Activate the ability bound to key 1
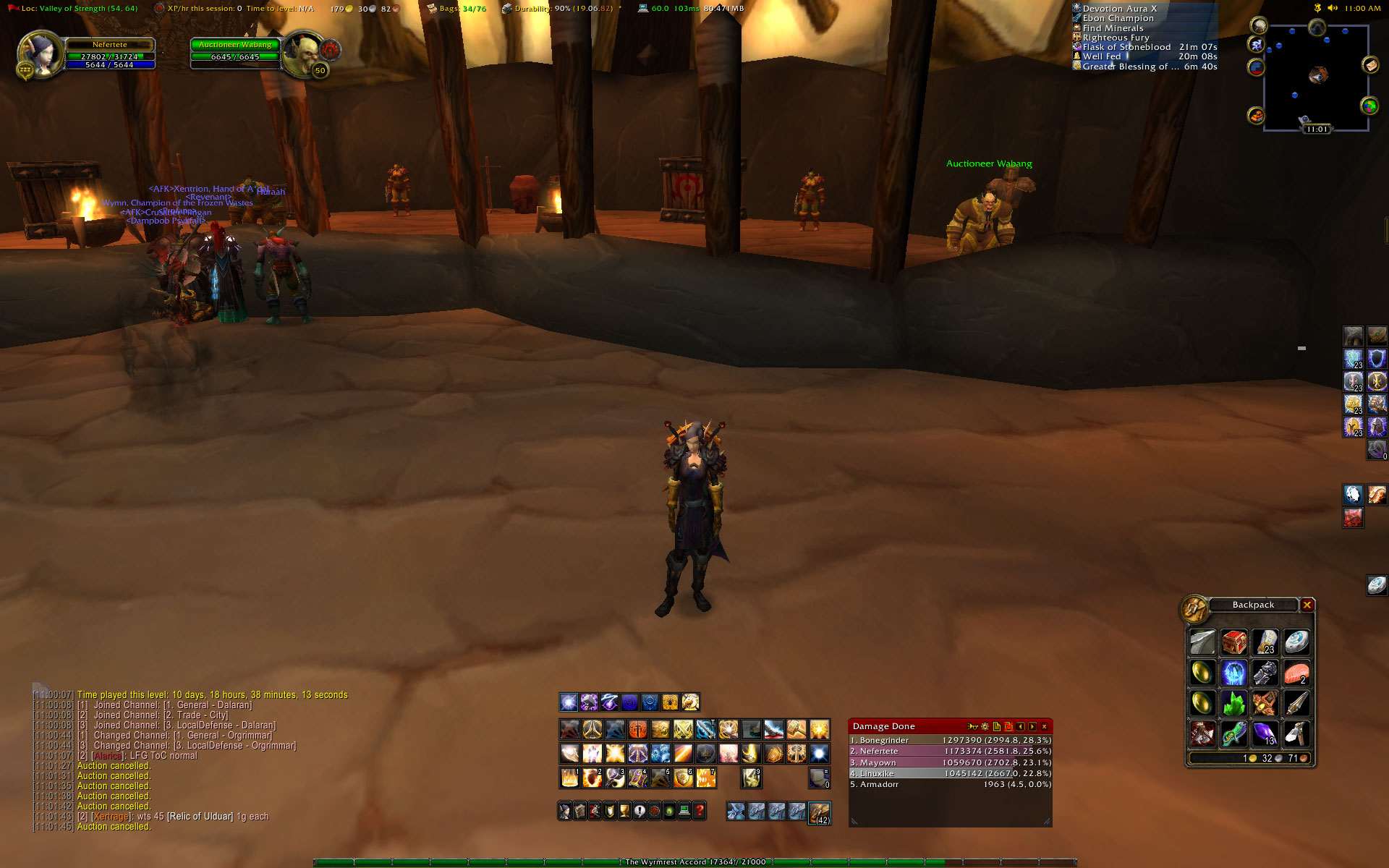 [569, 778]
